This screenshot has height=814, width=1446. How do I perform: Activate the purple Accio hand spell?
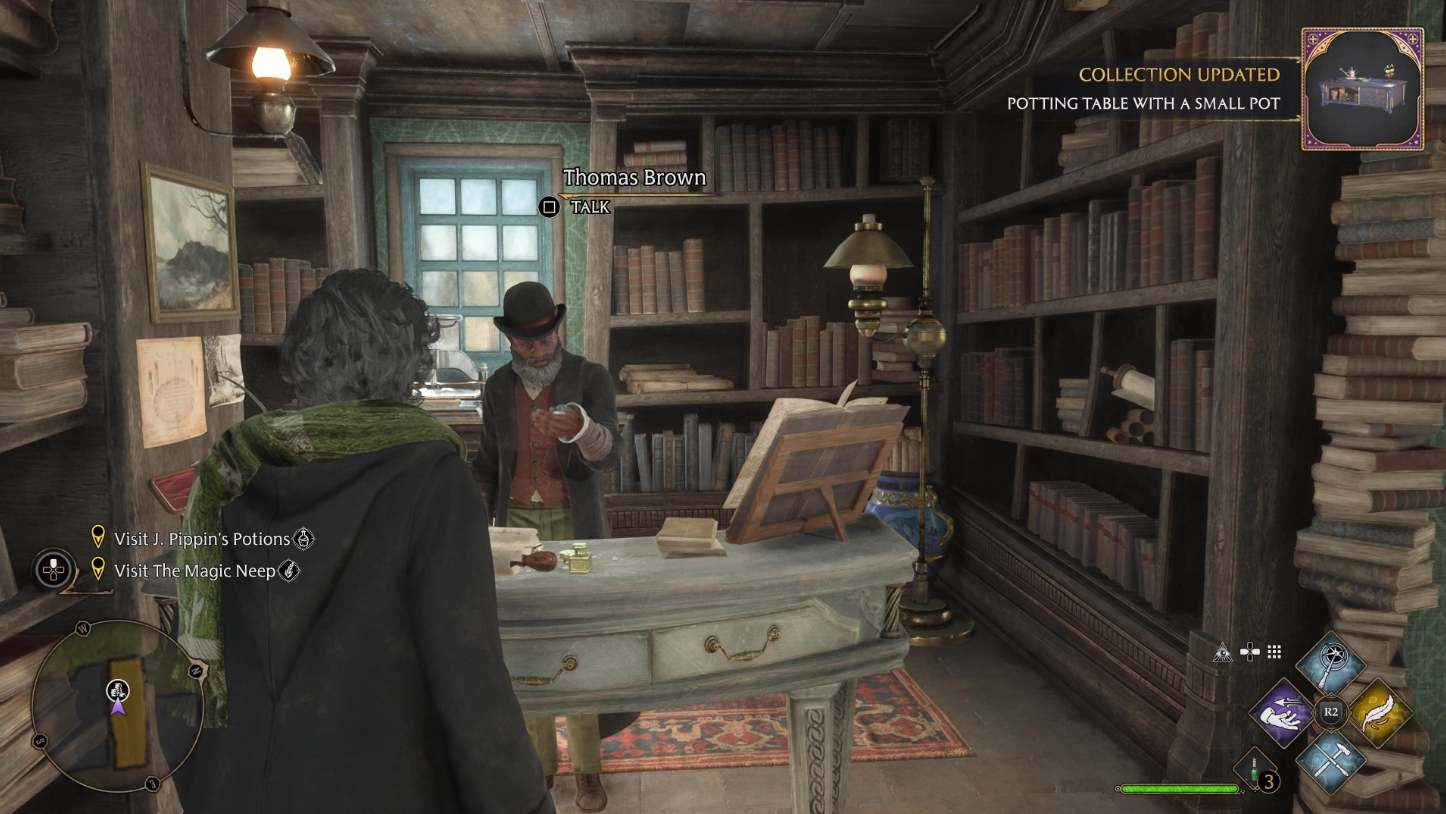(x=1283, y=712)
